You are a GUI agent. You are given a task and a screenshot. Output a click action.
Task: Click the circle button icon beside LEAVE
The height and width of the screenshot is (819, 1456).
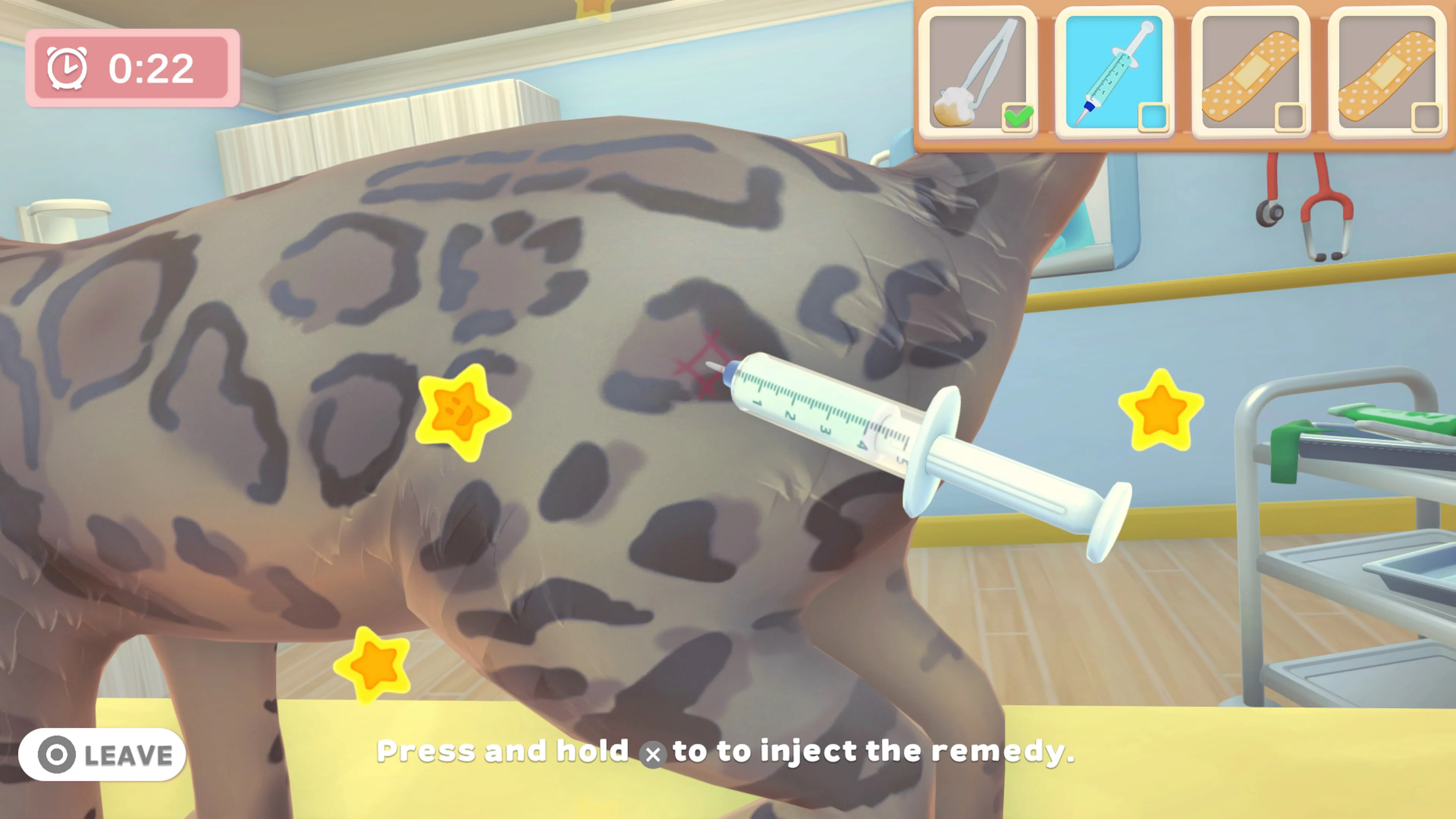click(57, 755)
